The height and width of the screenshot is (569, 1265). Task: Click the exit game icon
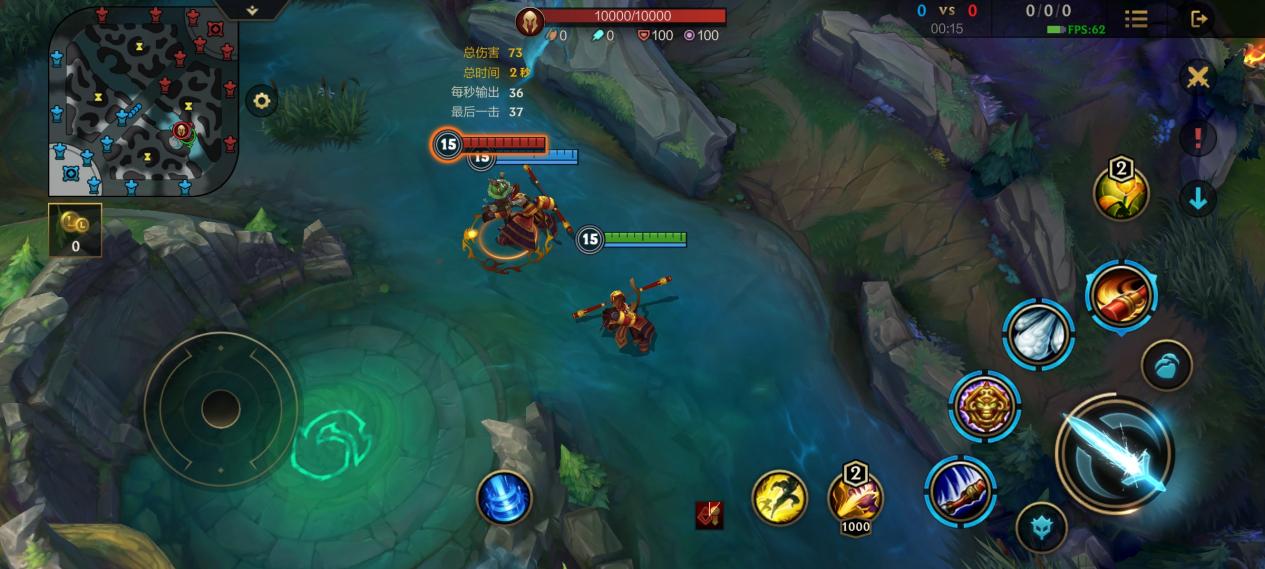[1199, 18]
